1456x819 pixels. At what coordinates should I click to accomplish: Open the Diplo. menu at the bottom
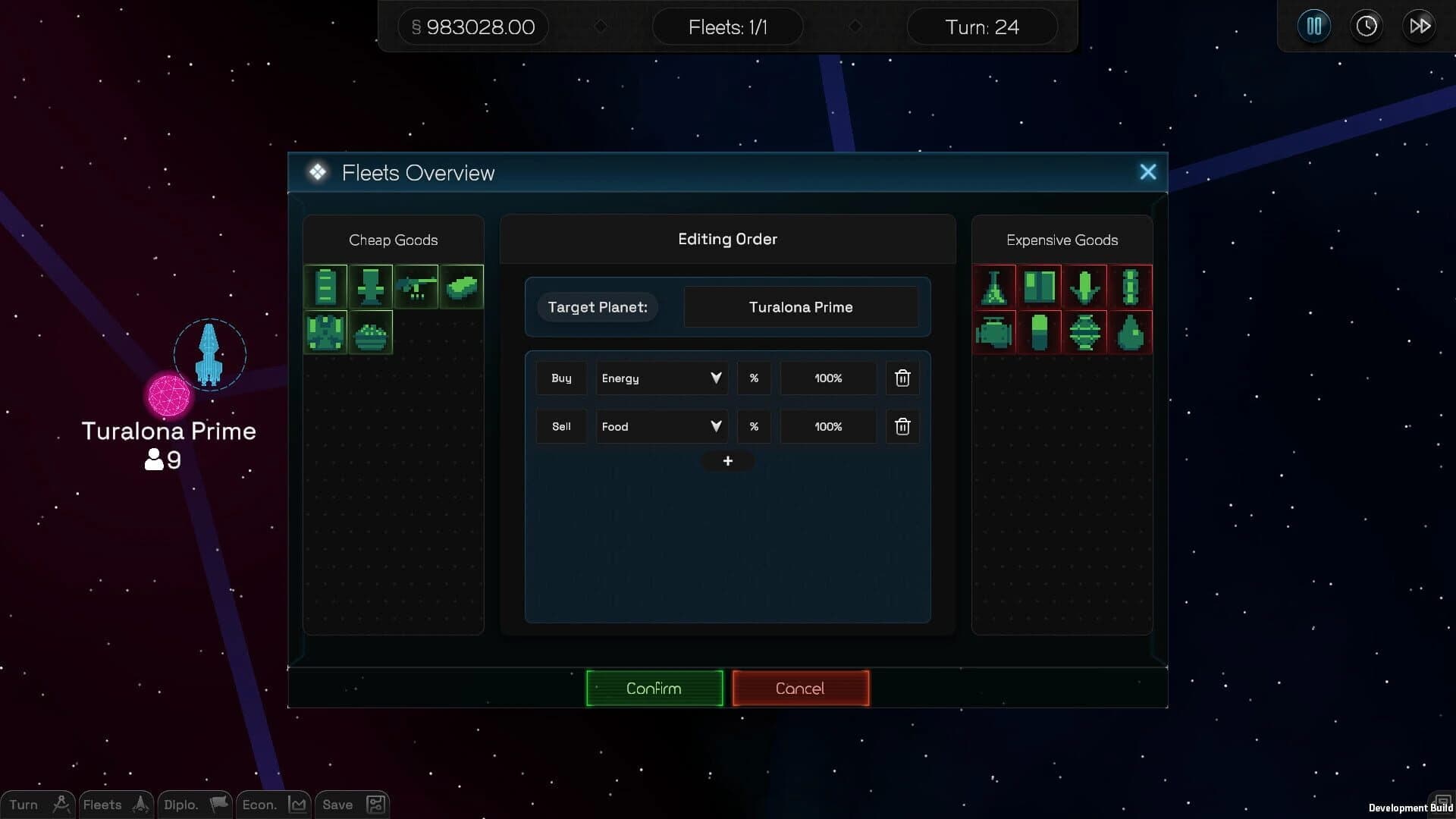point(193,805)
